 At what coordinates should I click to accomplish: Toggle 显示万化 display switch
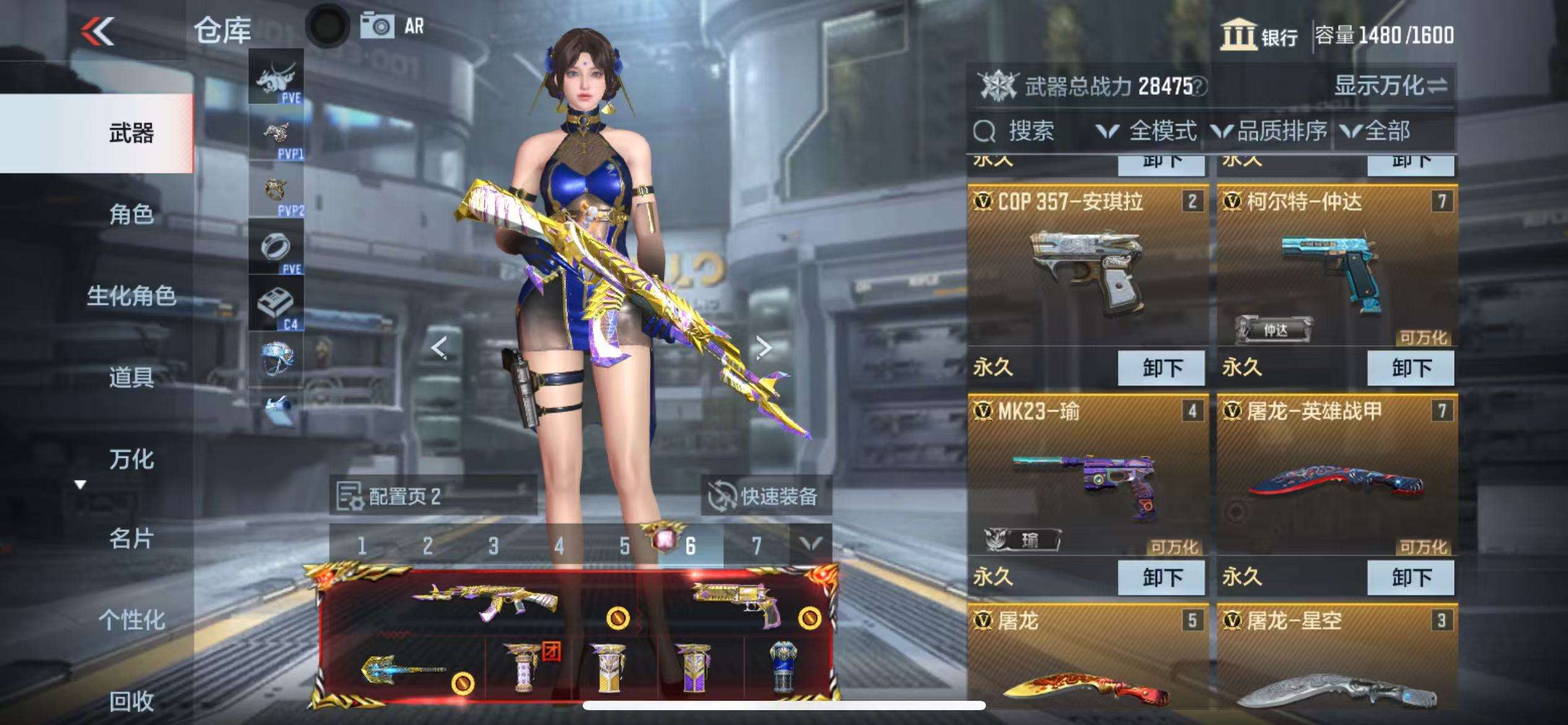pos(1390,86)
